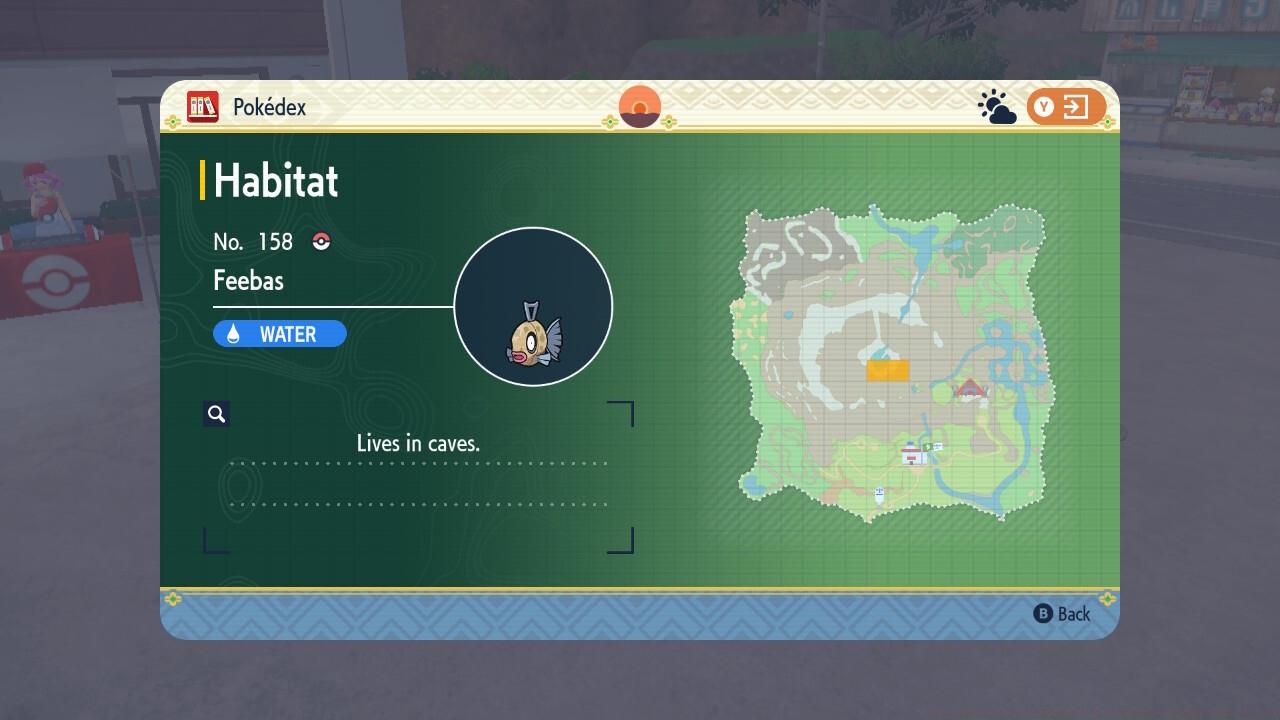Open the Feebas portrait circle
1280x720 pixels.
coord(533,306)
